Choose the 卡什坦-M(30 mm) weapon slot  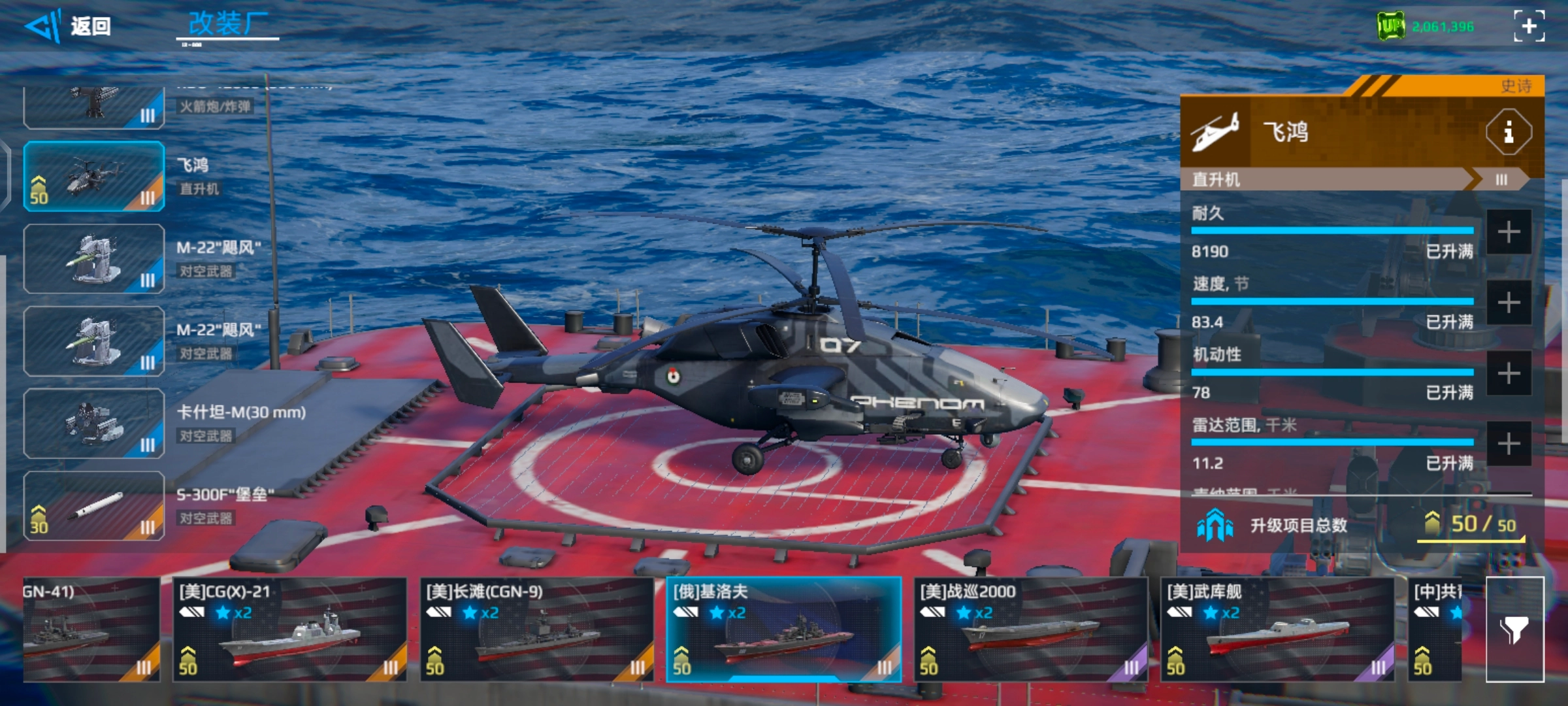click(94, 424)
